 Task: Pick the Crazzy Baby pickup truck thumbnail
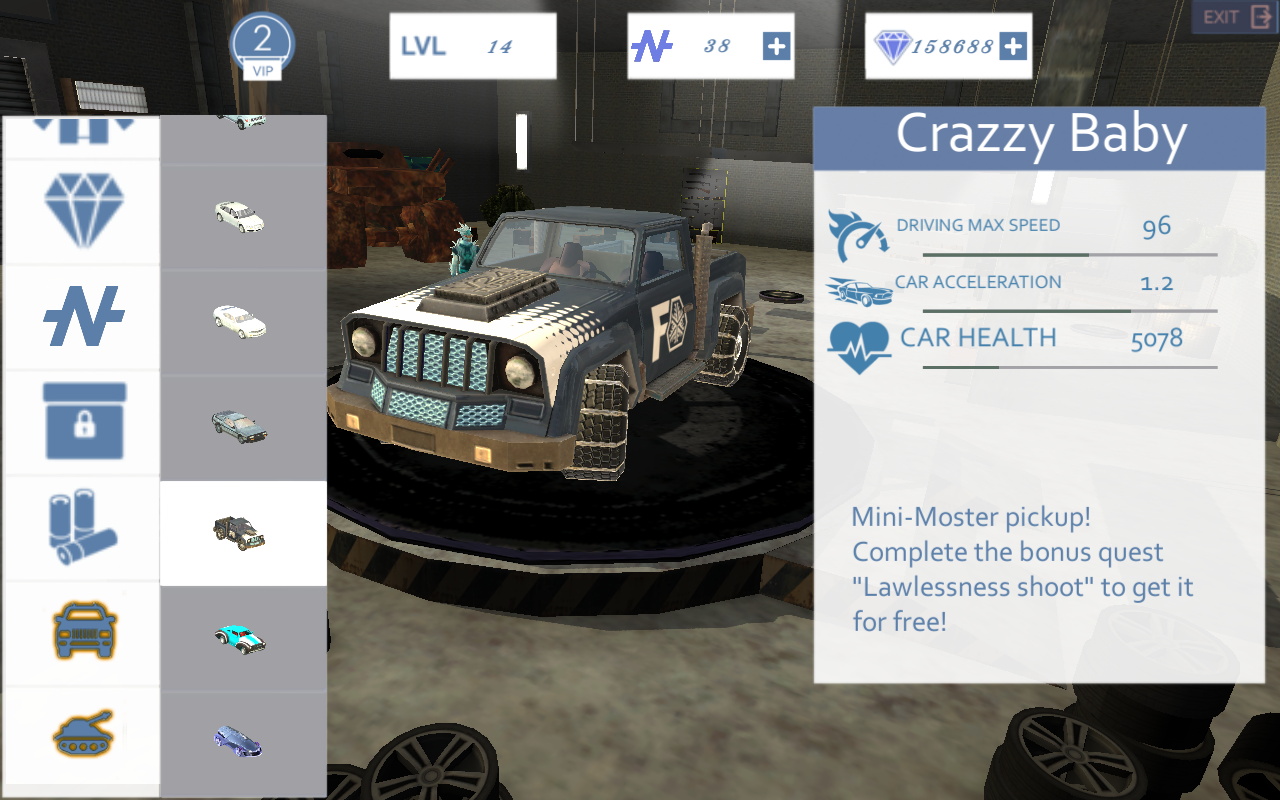[x=241, y=532]
